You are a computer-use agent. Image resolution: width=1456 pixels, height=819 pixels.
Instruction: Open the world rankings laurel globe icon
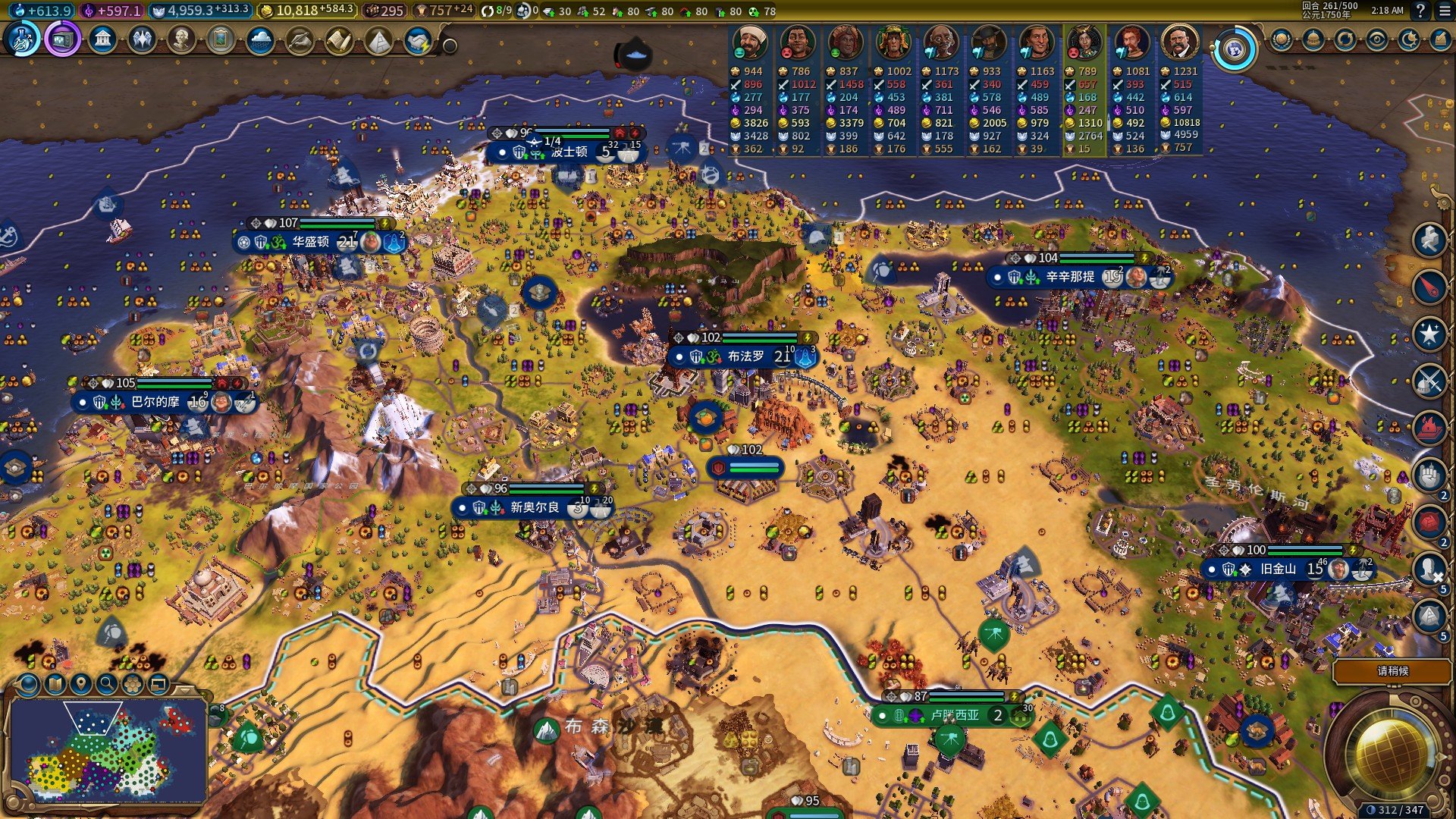(1281, 39)
